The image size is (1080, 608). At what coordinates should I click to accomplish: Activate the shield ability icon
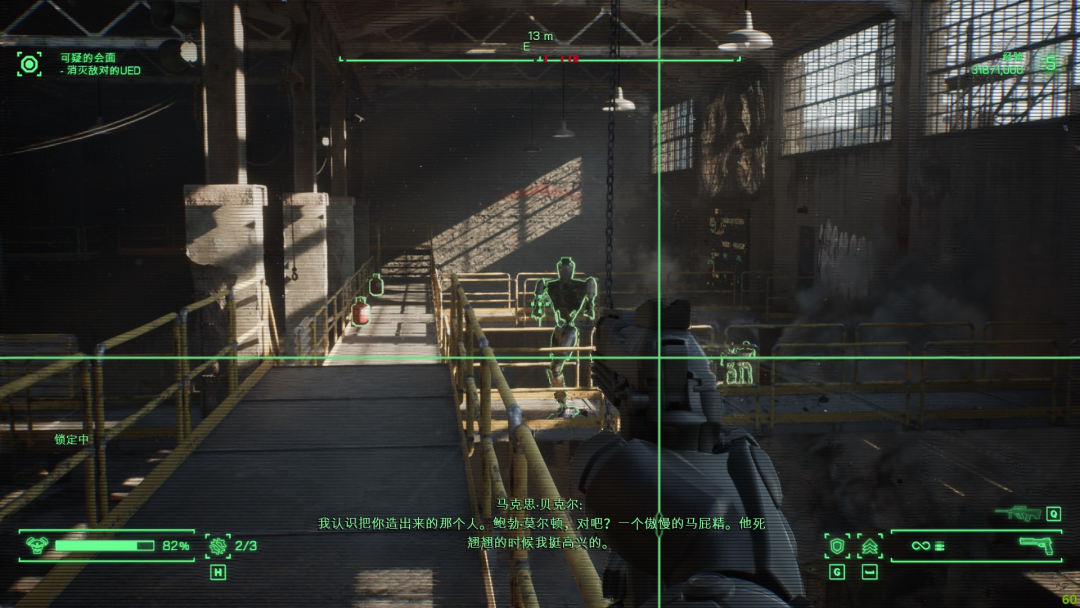837,546
